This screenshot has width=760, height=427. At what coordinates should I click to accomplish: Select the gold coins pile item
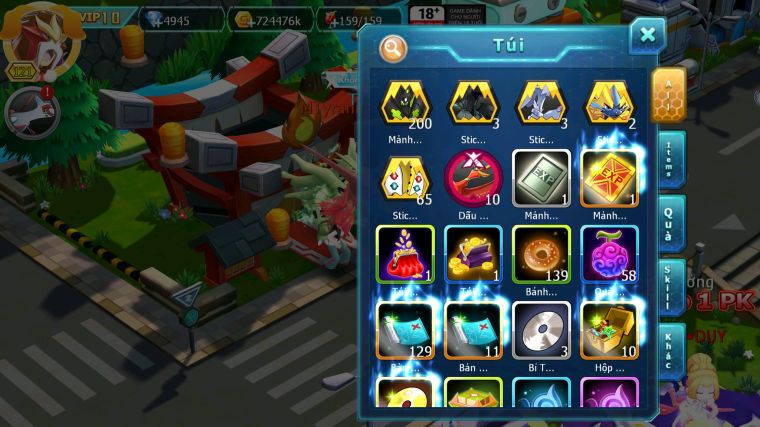click(473, 254)
